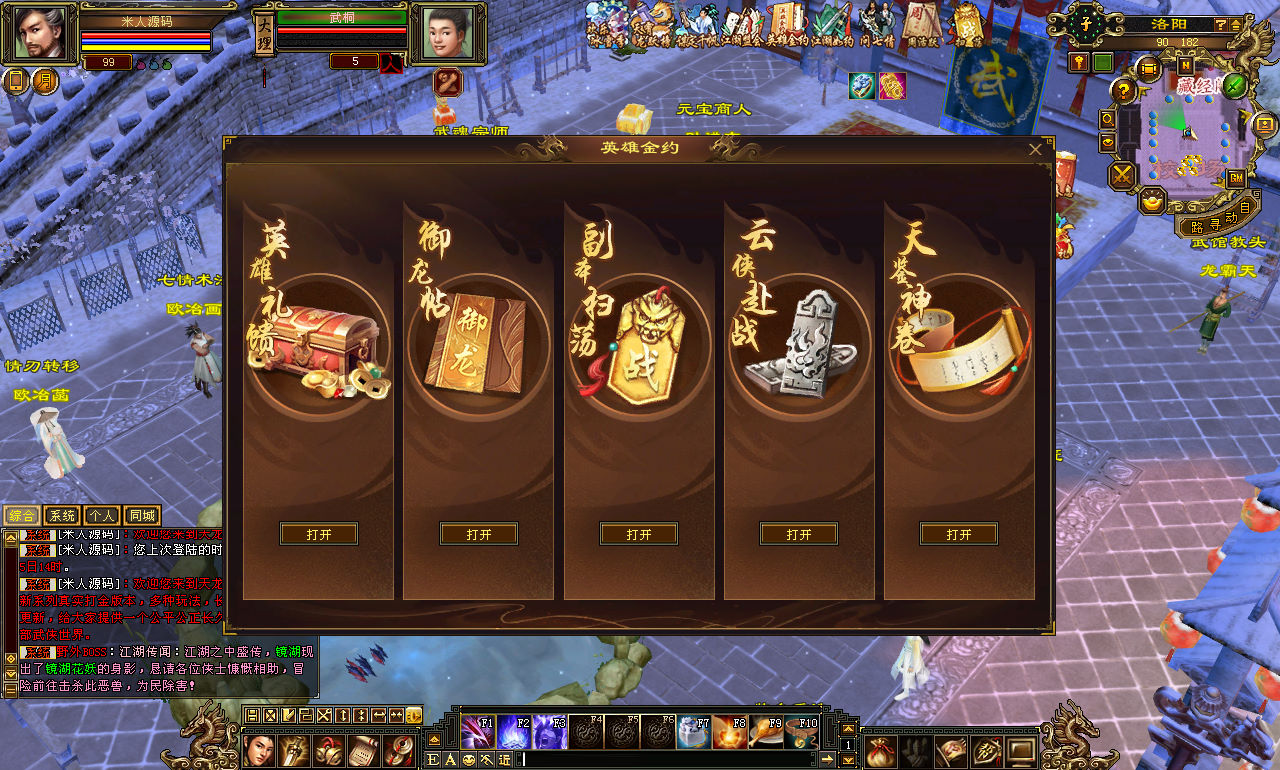Switch to the 个人 chat tab

[101, 516]
